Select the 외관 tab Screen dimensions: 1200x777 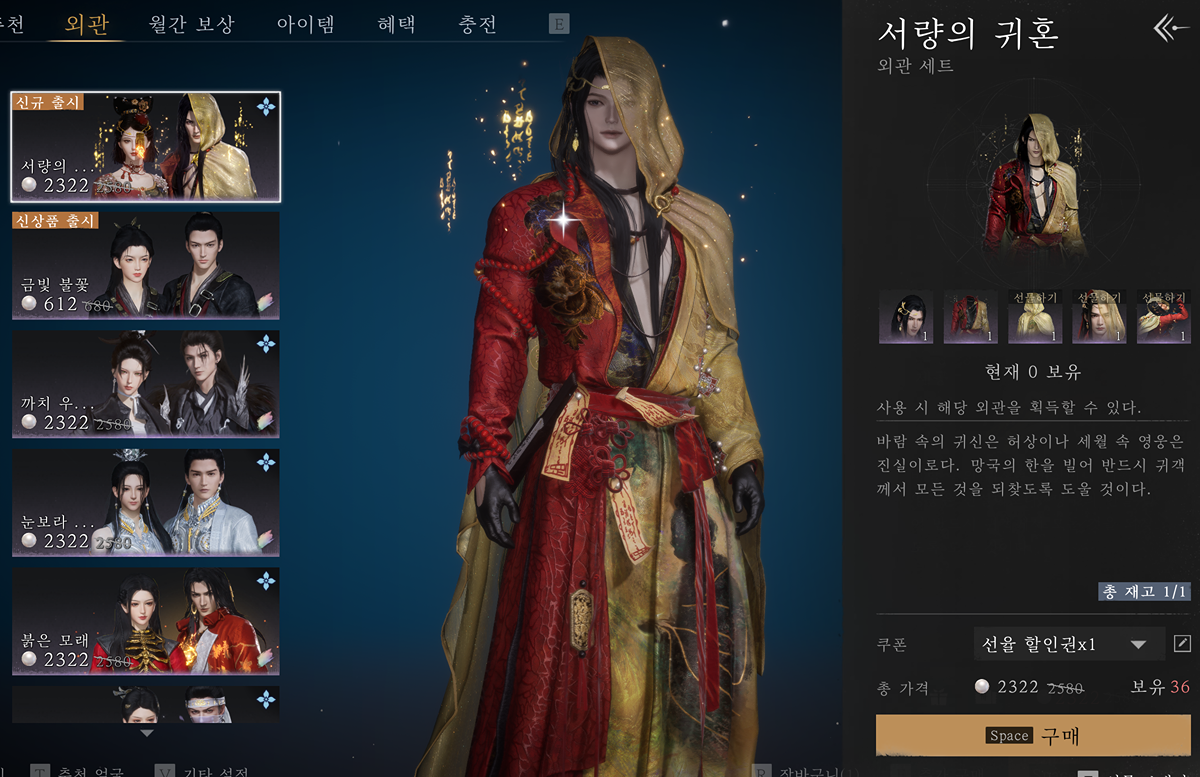pos(86,24)
